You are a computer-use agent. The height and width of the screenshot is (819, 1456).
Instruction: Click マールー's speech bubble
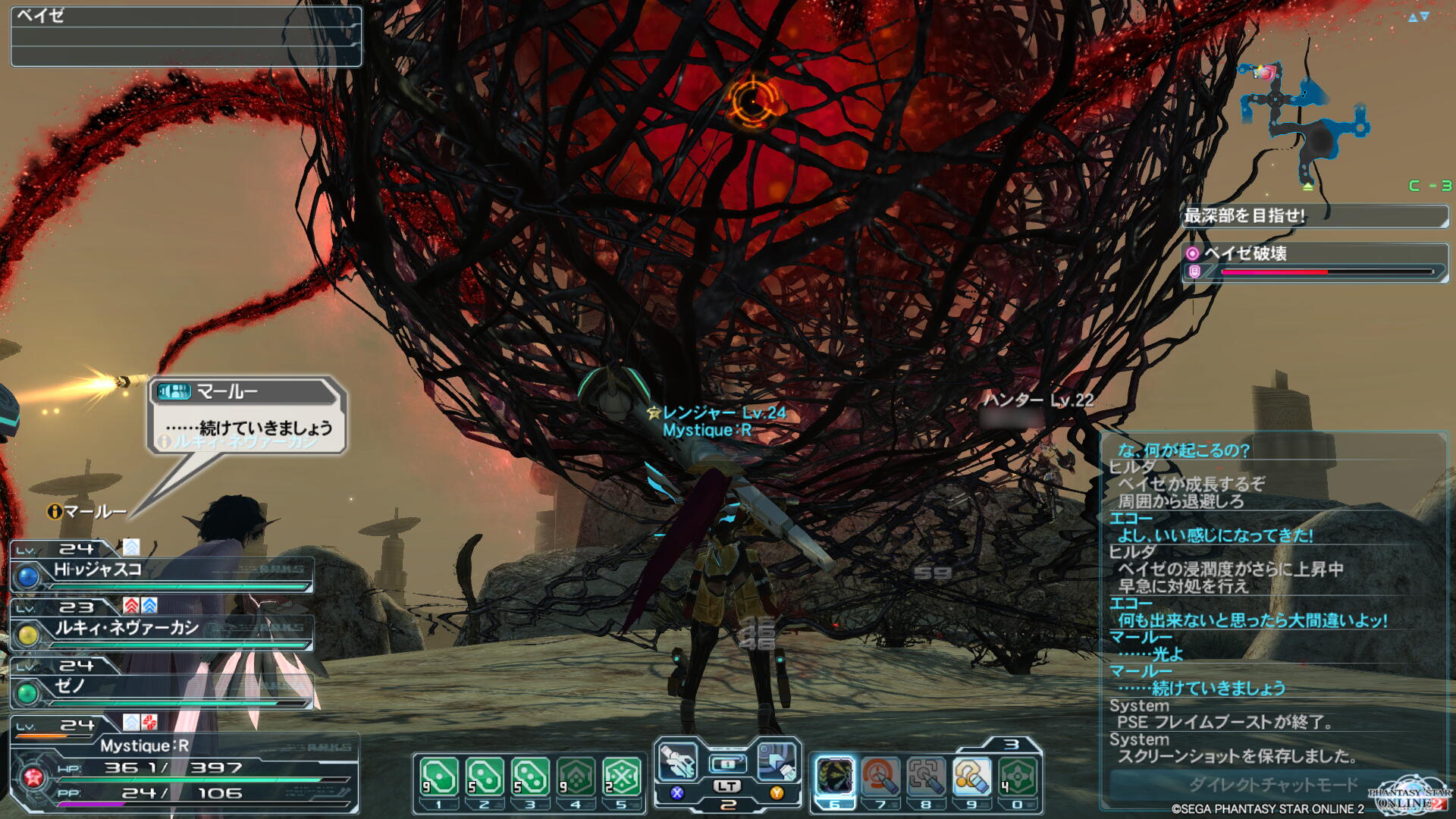tap(247, 415)
